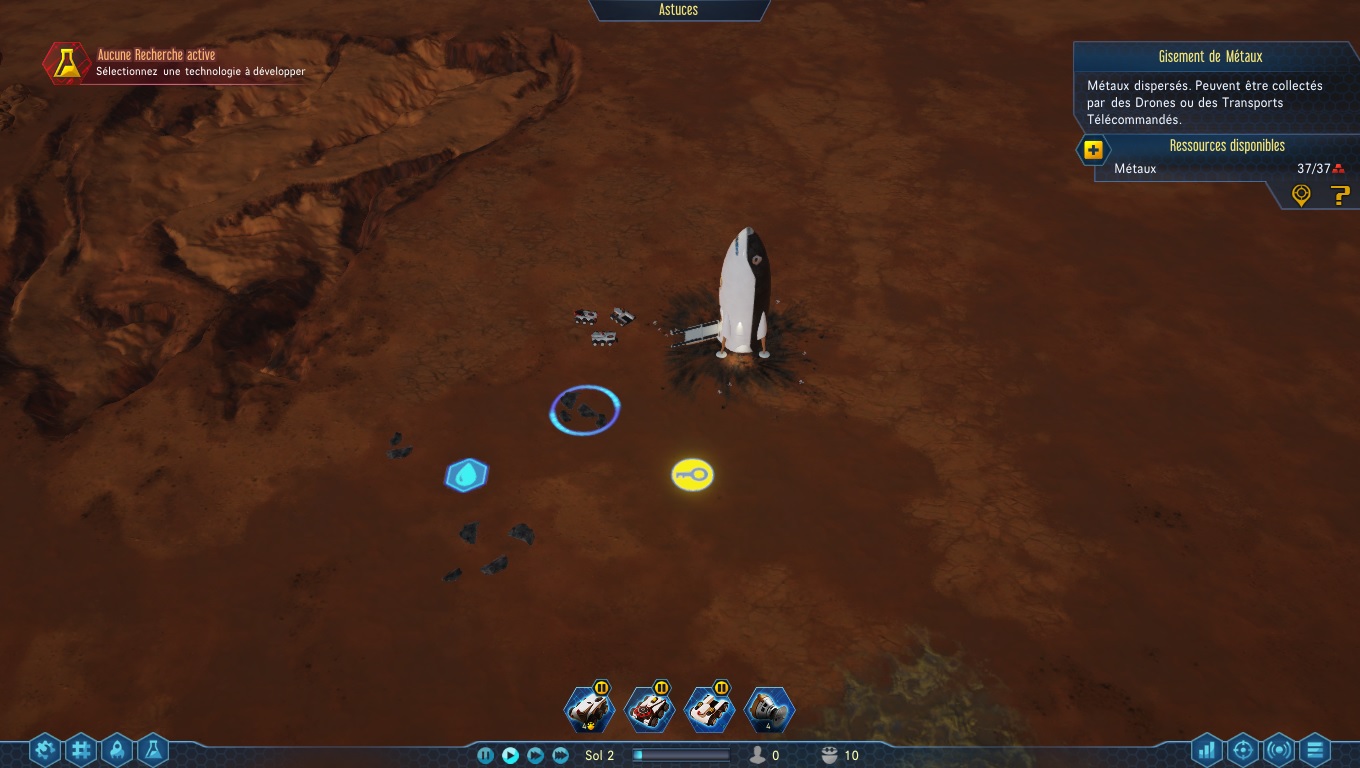Open the Research screen via flask icon
1360x768 pixels.
(x=152, y=750)
